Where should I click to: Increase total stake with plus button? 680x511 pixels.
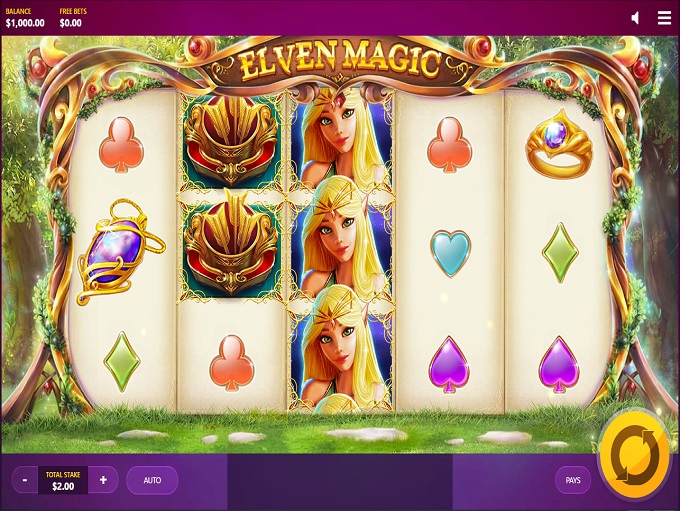coord(103,480)
